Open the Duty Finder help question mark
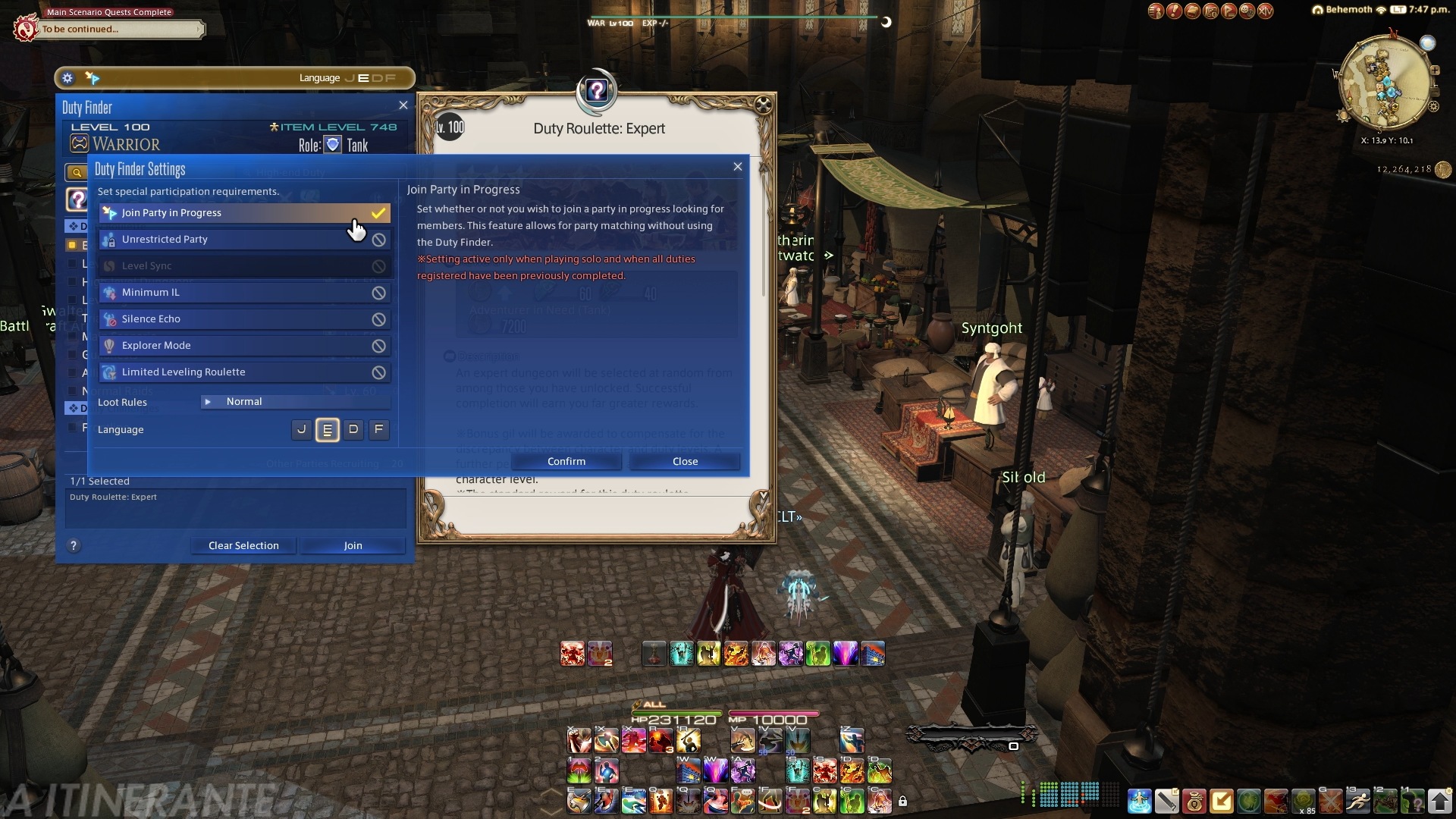1456x819 pixels. coord(74,546)
